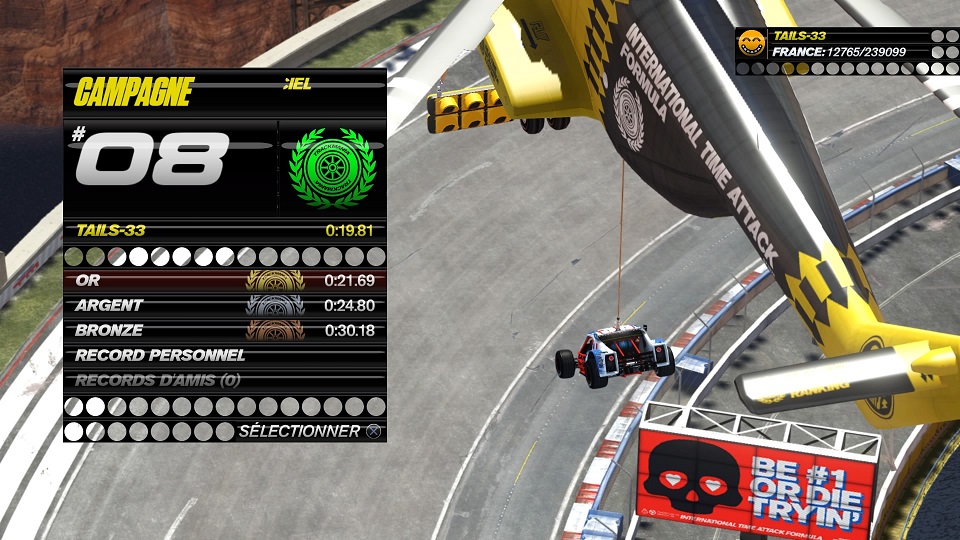Click the FRANCE ranking line
The height and width of the screenshot is (540, 960).
point(838,51)
